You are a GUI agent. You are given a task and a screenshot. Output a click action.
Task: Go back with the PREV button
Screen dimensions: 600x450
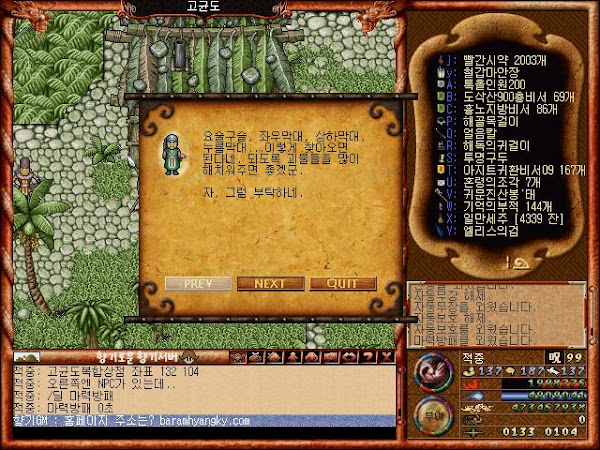[197, 283]
